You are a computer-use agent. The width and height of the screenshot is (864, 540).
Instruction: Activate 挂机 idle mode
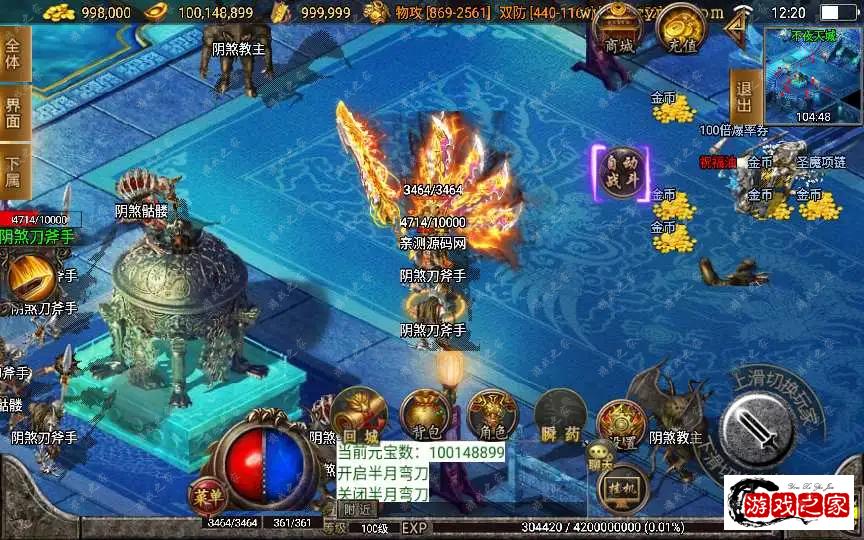(622, 488)
